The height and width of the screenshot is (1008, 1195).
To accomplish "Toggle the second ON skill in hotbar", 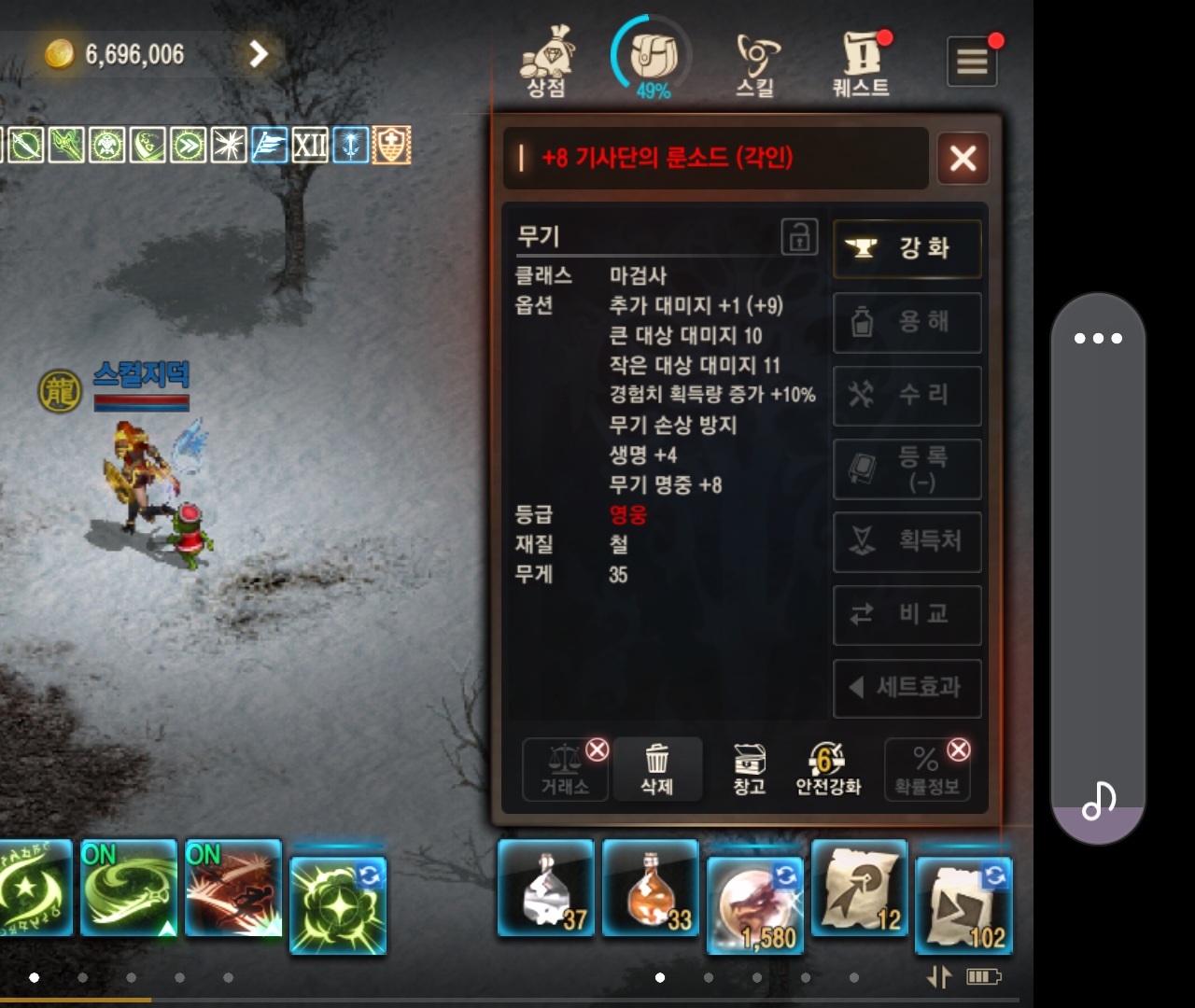I will click(232, 889).
